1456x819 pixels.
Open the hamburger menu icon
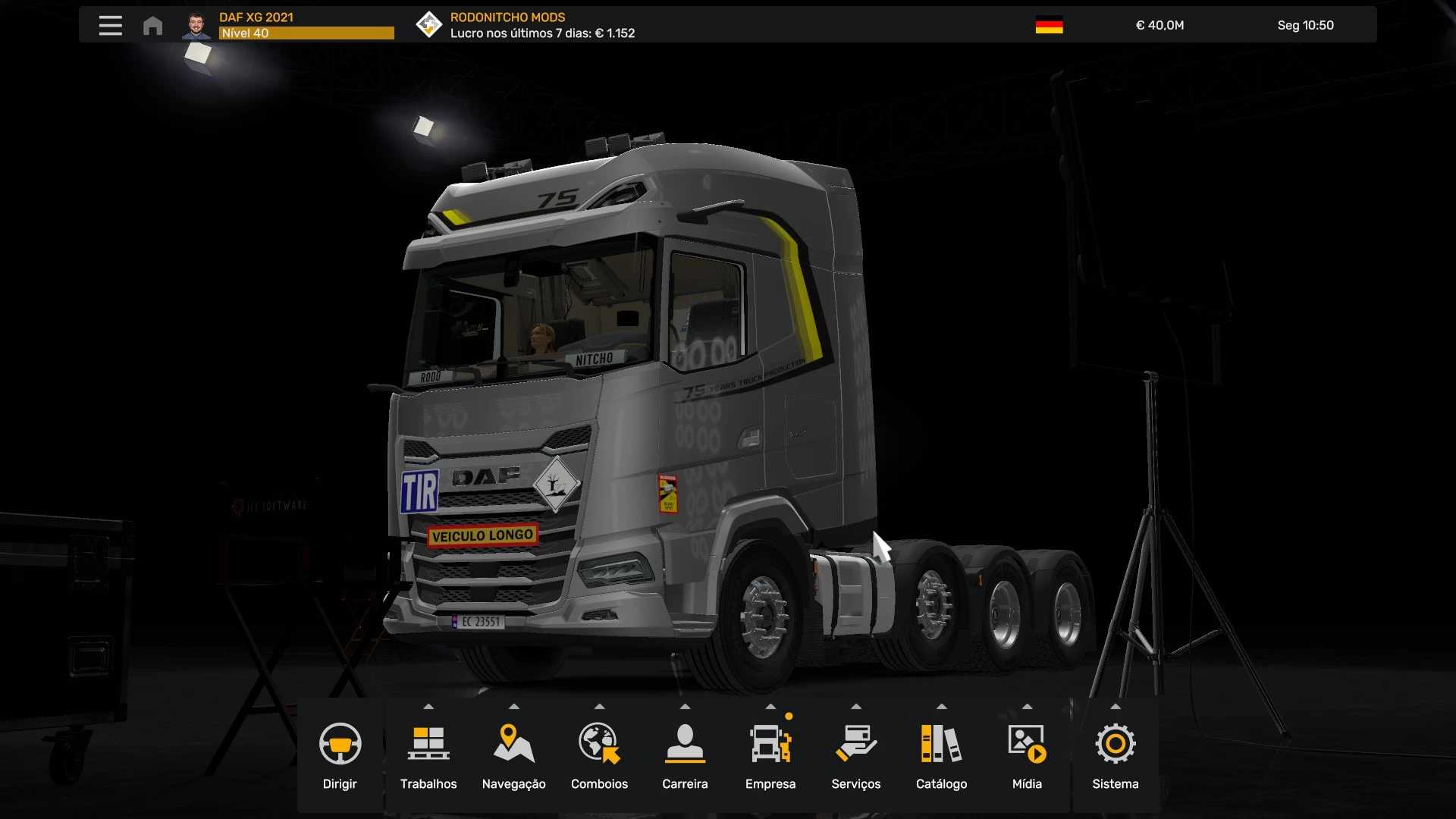[111, 25]
